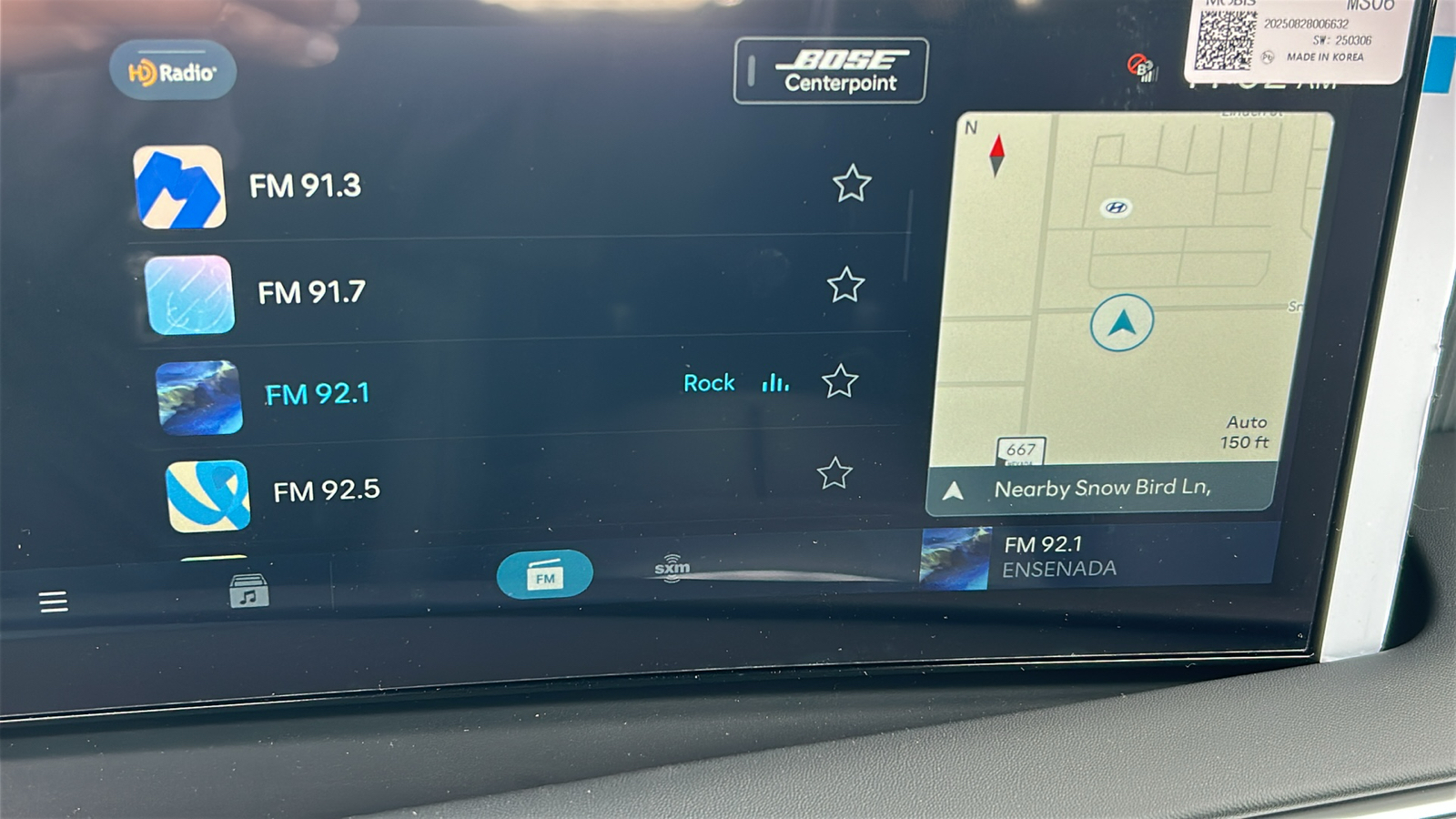The image size is (1456, 819).
Task: Switch to FM 92.5 station
Action: coord(327,491)
